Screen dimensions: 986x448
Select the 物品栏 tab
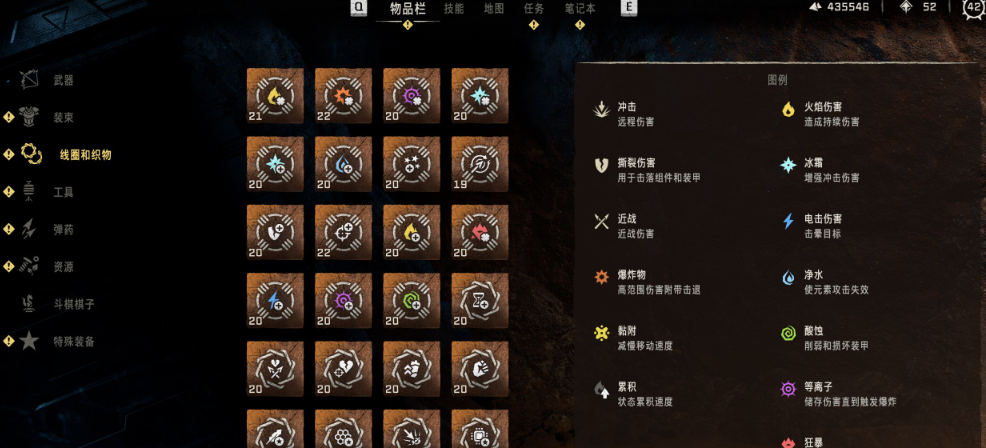[x=407, y=9]
